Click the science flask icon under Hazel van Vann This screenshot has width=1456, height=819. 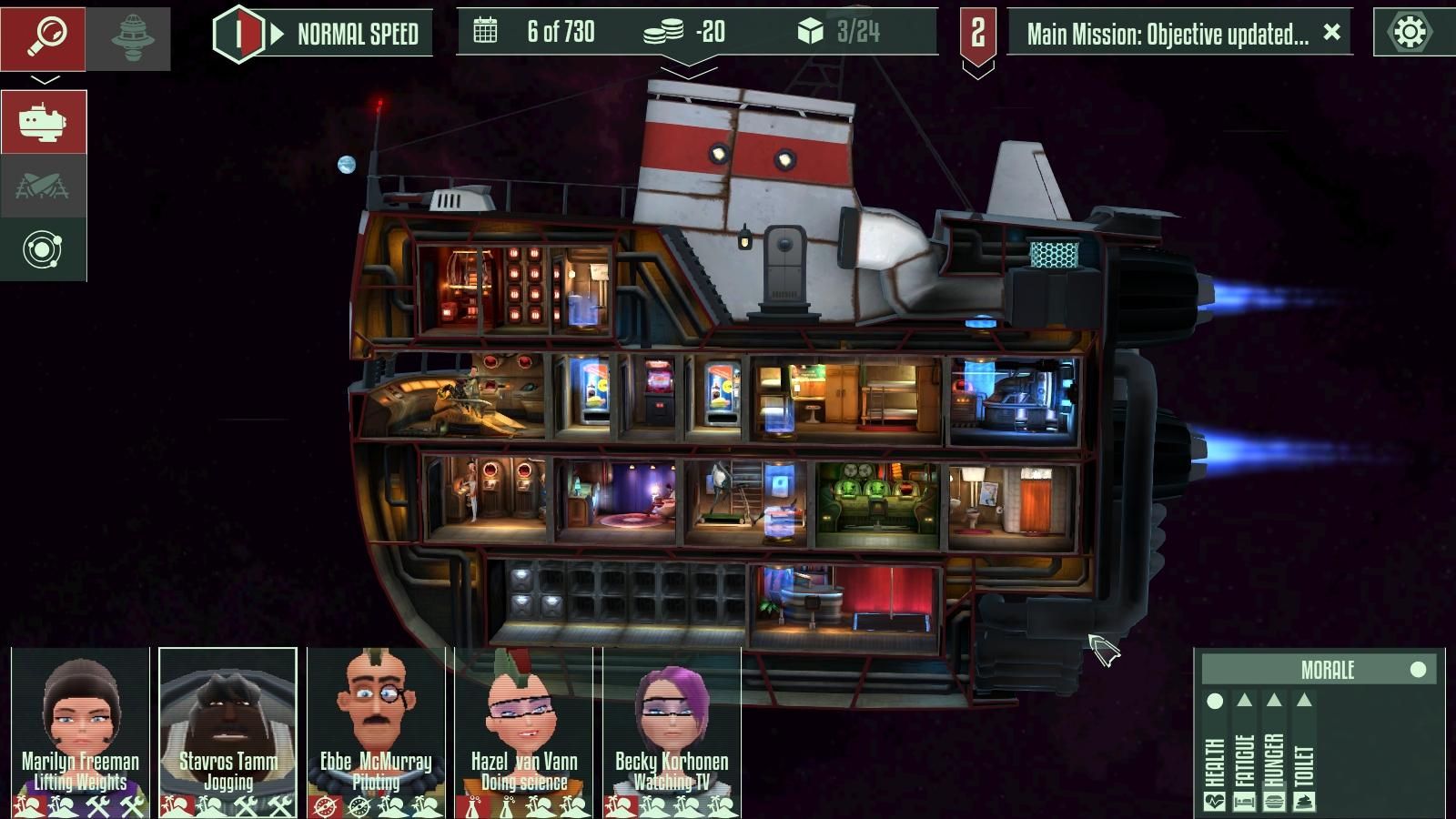(x=470, y=804)
